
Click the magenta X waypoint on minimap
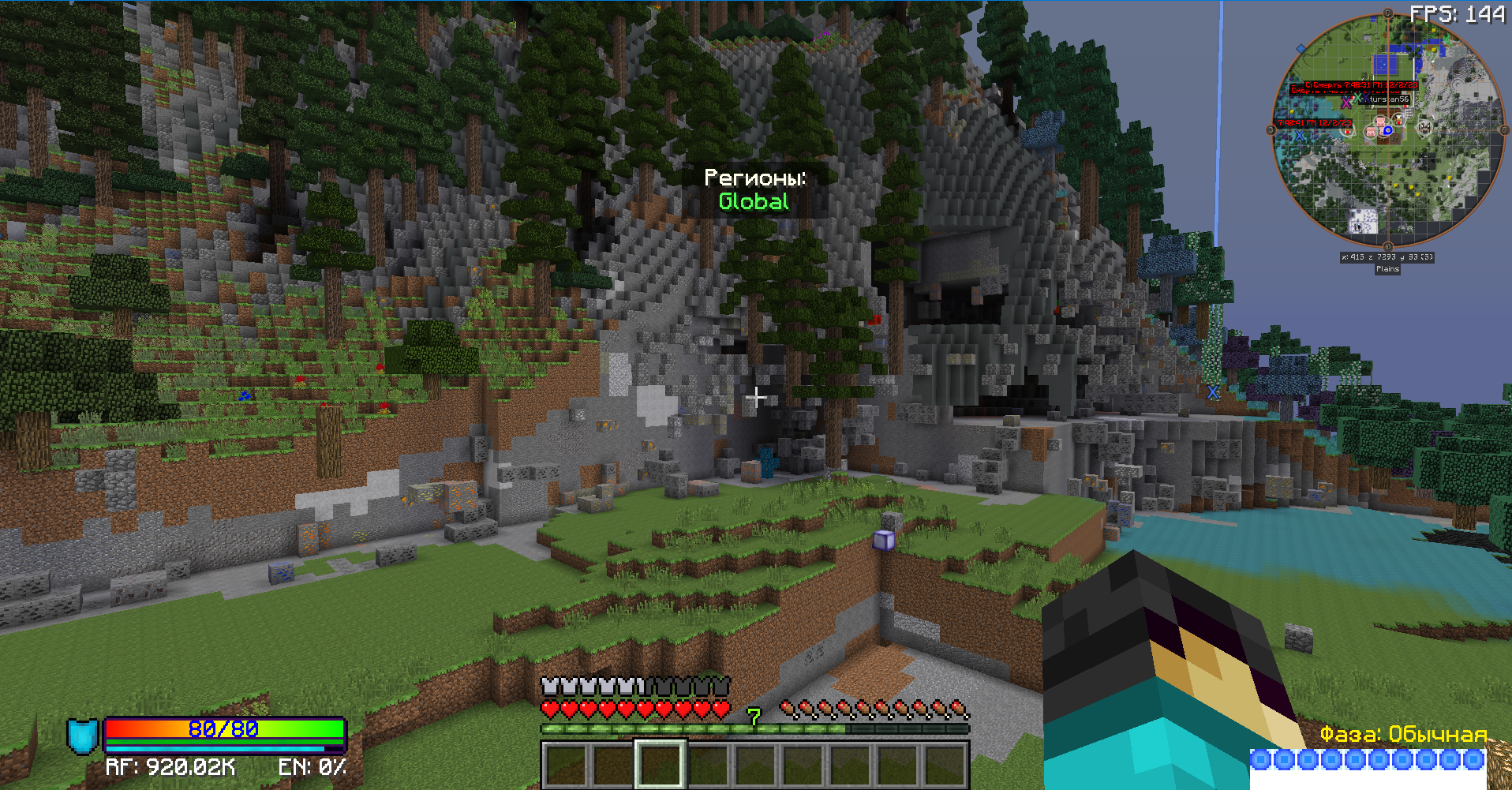click(1346, 103)
